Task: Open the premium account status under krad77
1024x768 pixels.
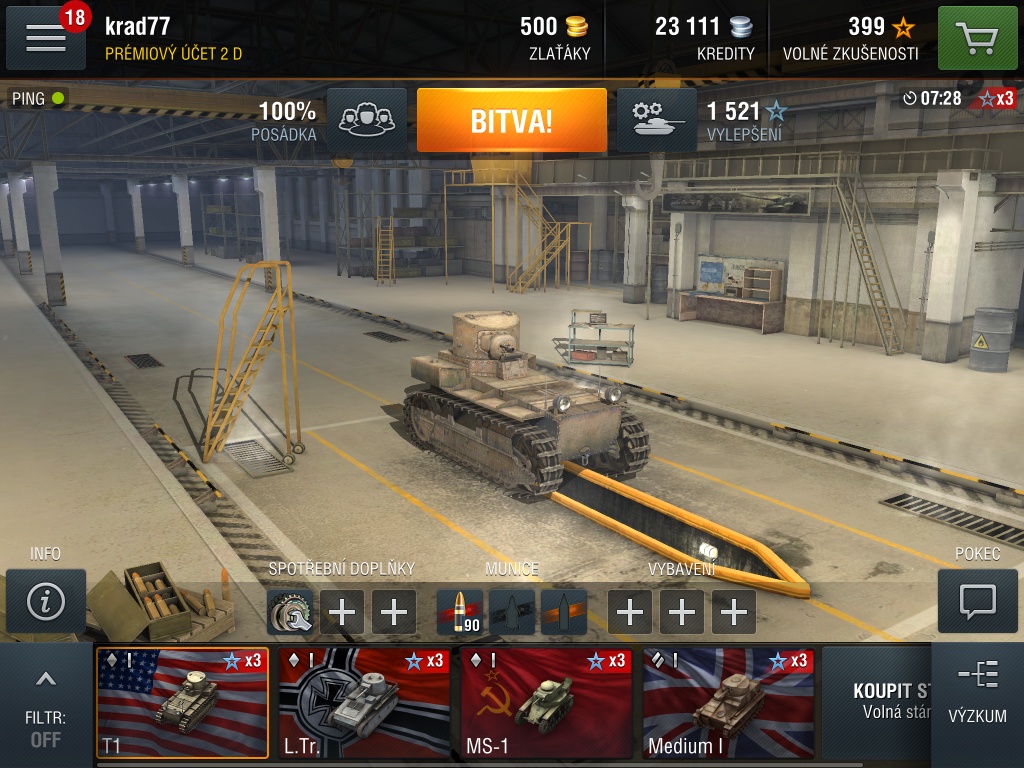Action: tap(174, 54)
